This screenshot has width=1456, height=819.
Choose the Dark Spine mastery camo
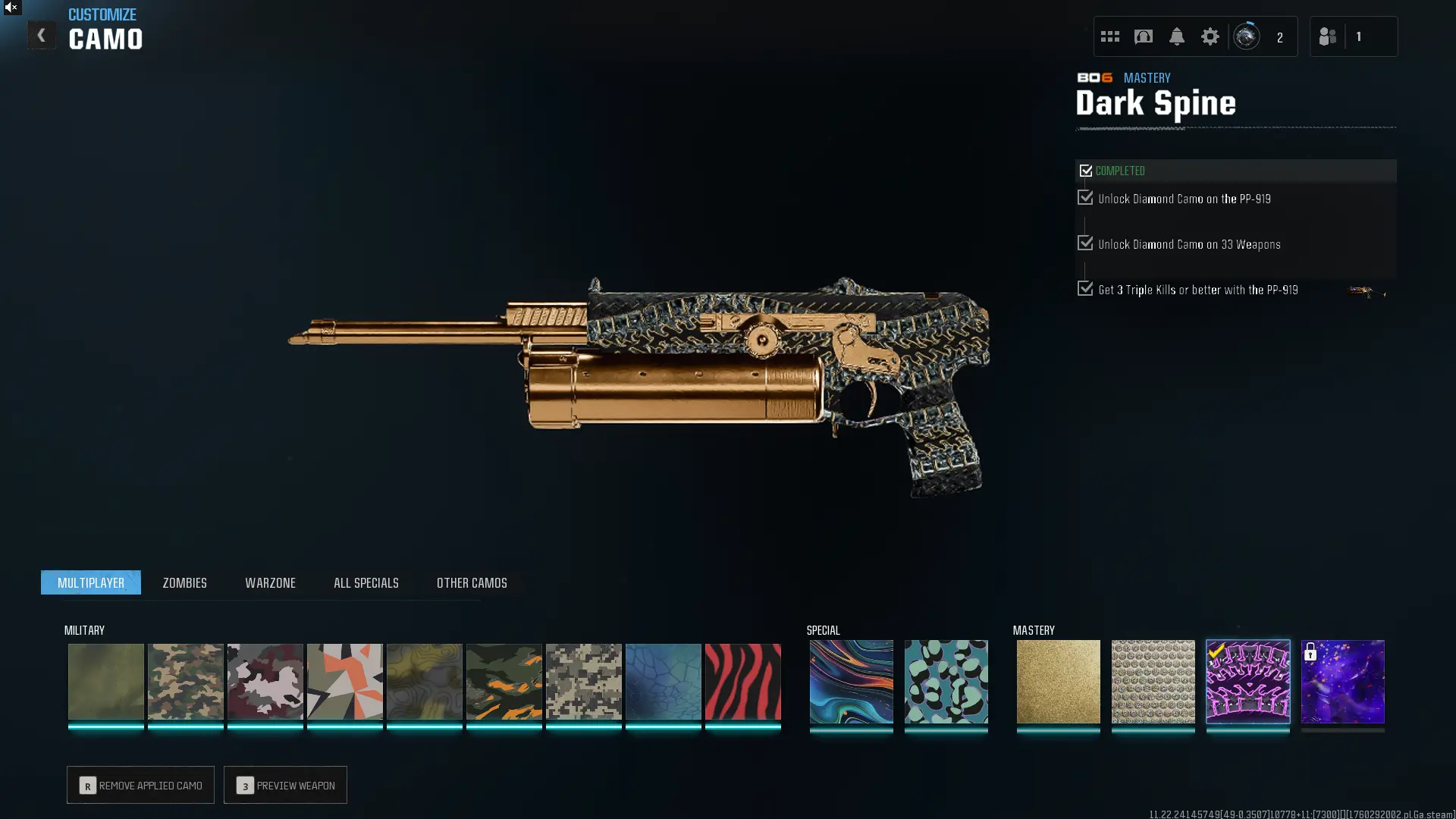pyautogui.click(x=1247, y=681)
